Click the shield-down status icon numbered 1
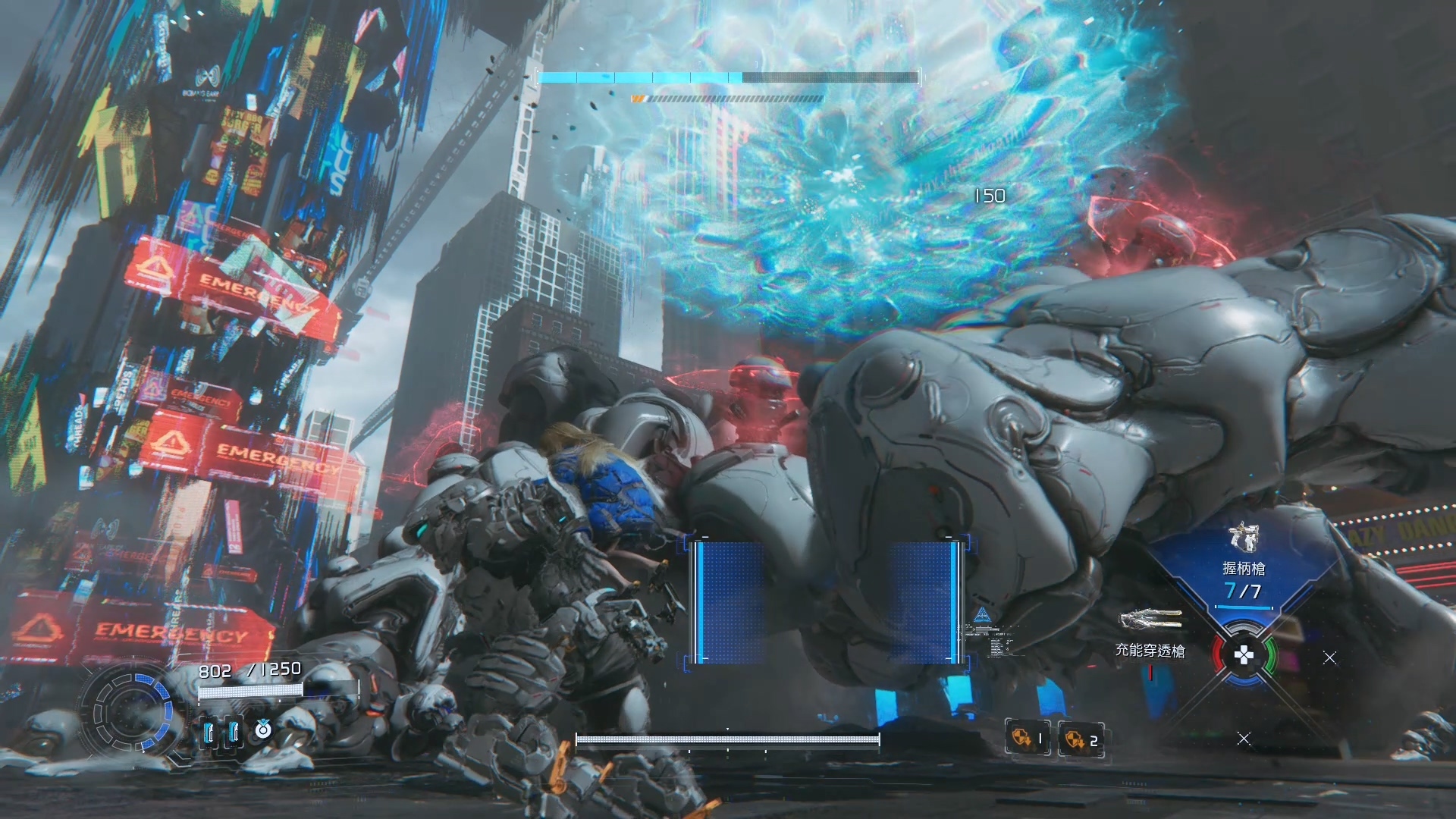The image size is (1456, 819). [x=1028, y=738]
